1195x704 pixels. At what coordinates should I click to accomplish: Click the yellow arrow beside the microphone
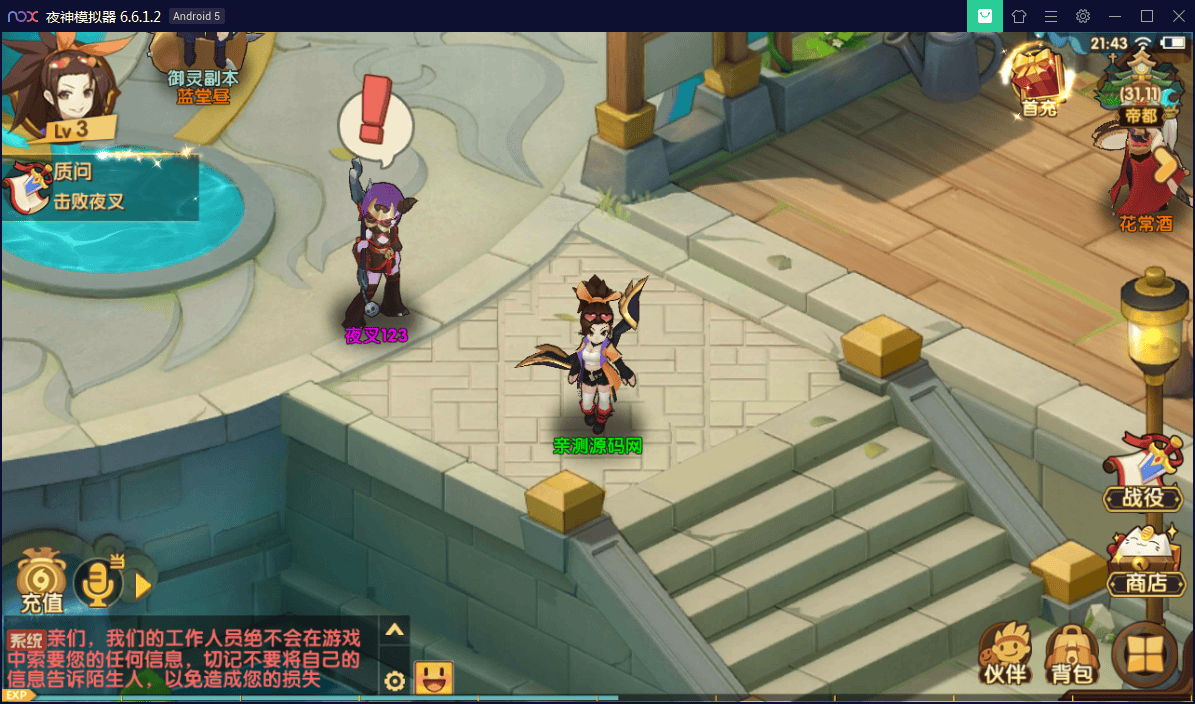(143, 584)
